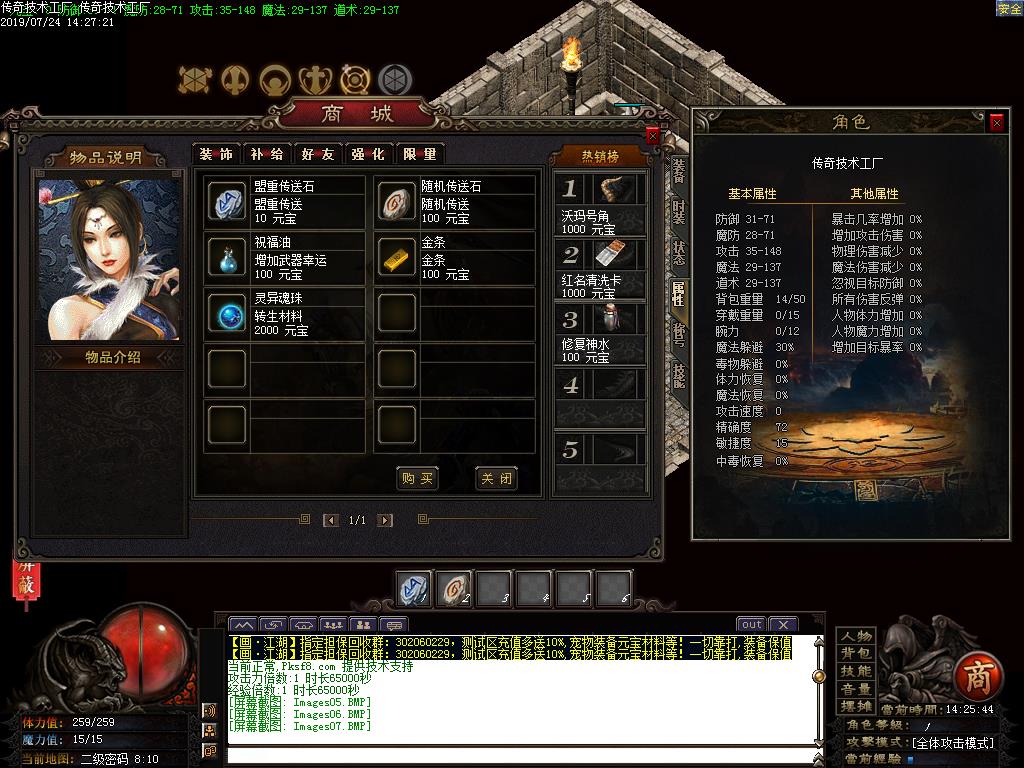1024x768 pixels.
Task: Switch to the 时装 character tab
Action: 679,212
